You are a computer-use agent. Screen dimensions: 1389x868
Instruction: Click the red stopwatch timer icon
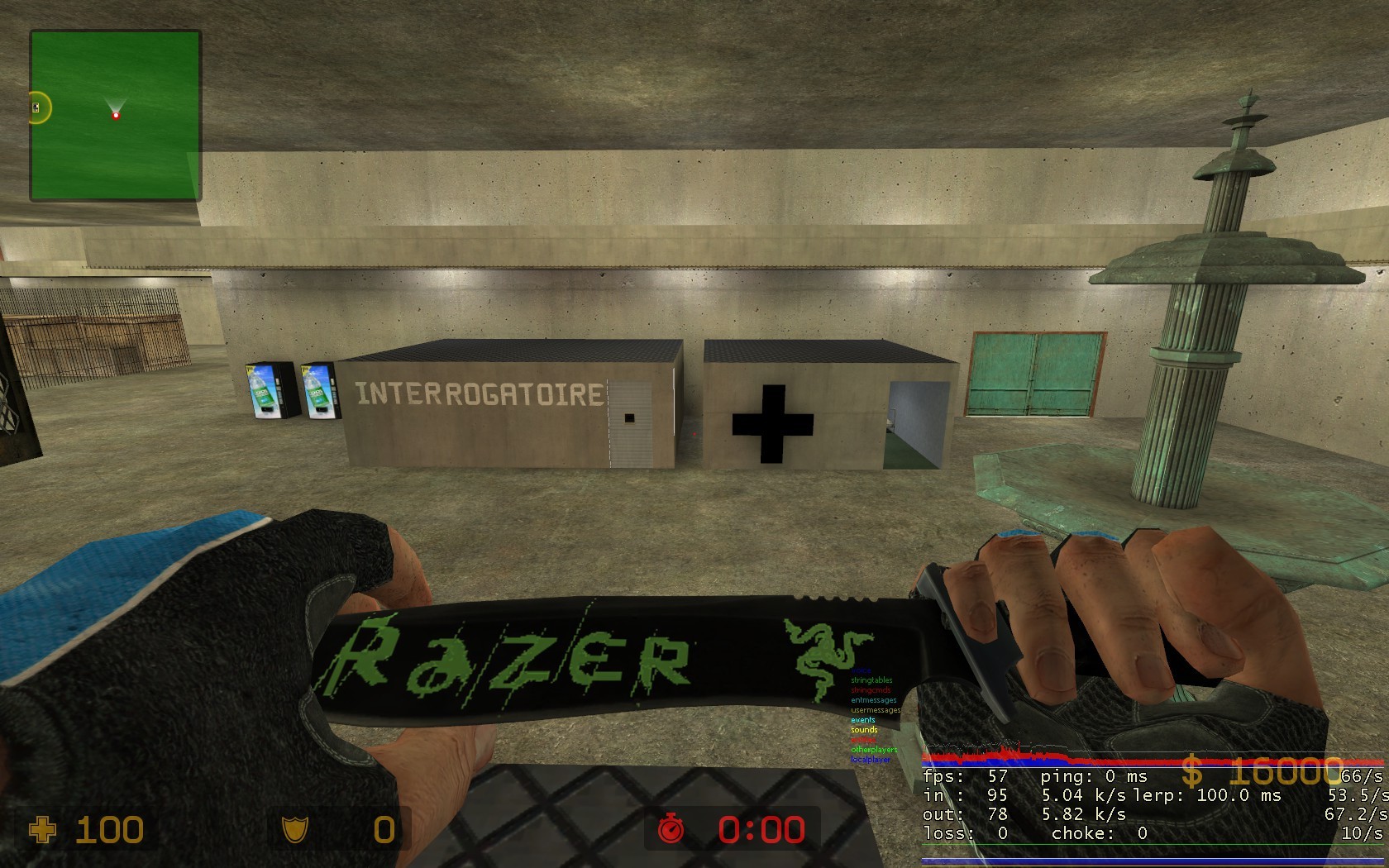pos(674,829)
